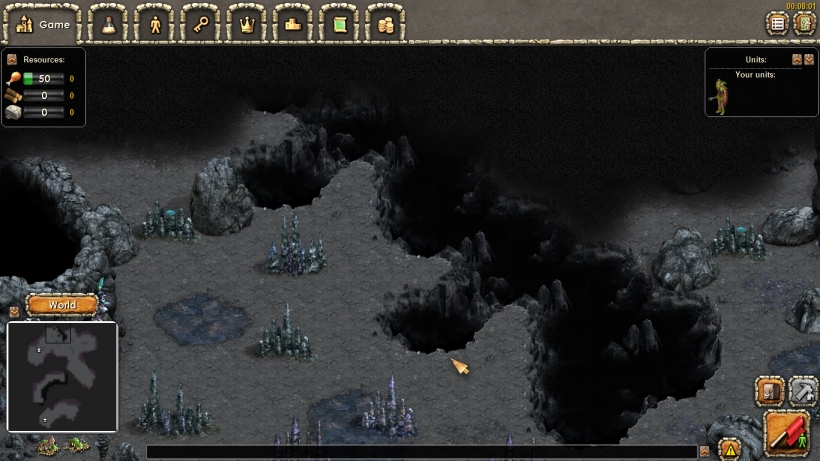Switch to the gold coins tab

385,24
